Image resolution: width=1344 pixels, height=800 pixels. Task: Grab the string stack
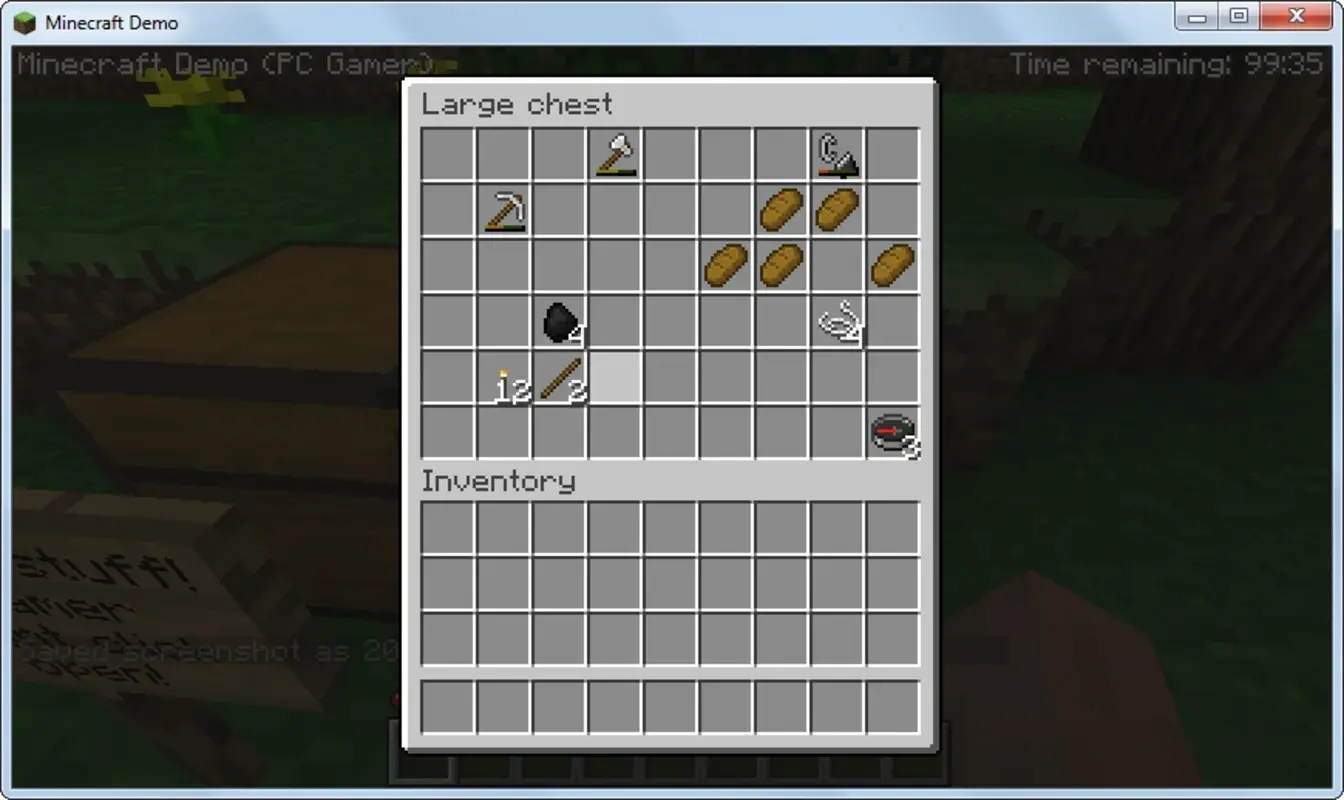837,321
